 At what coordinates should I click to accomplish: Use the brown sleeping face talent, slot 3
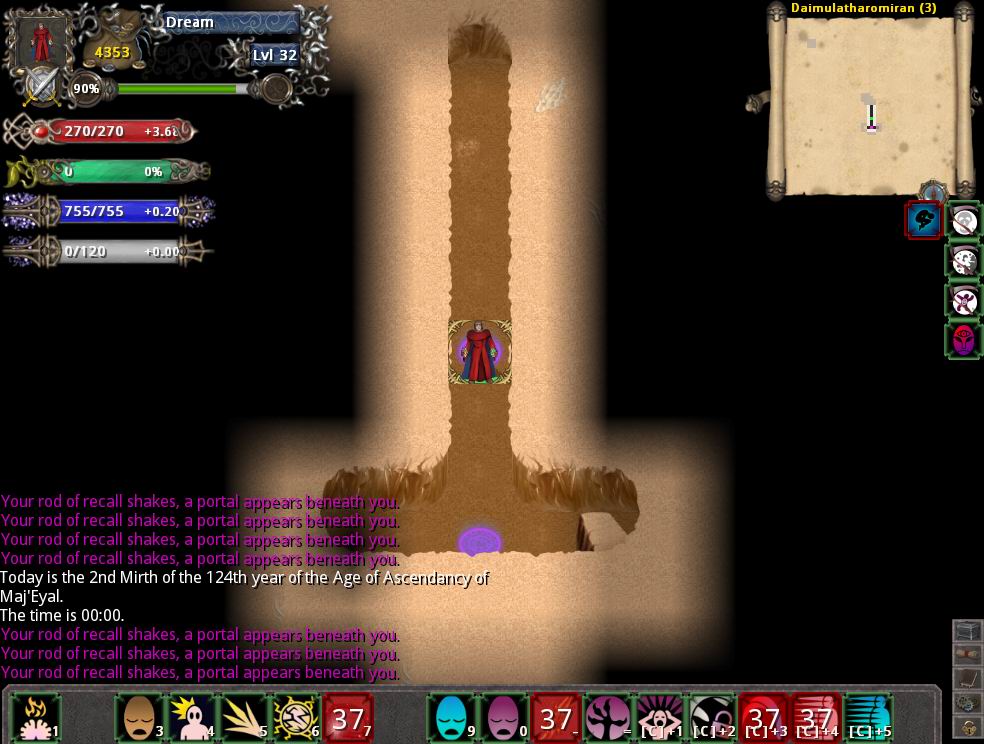point(141,718)
